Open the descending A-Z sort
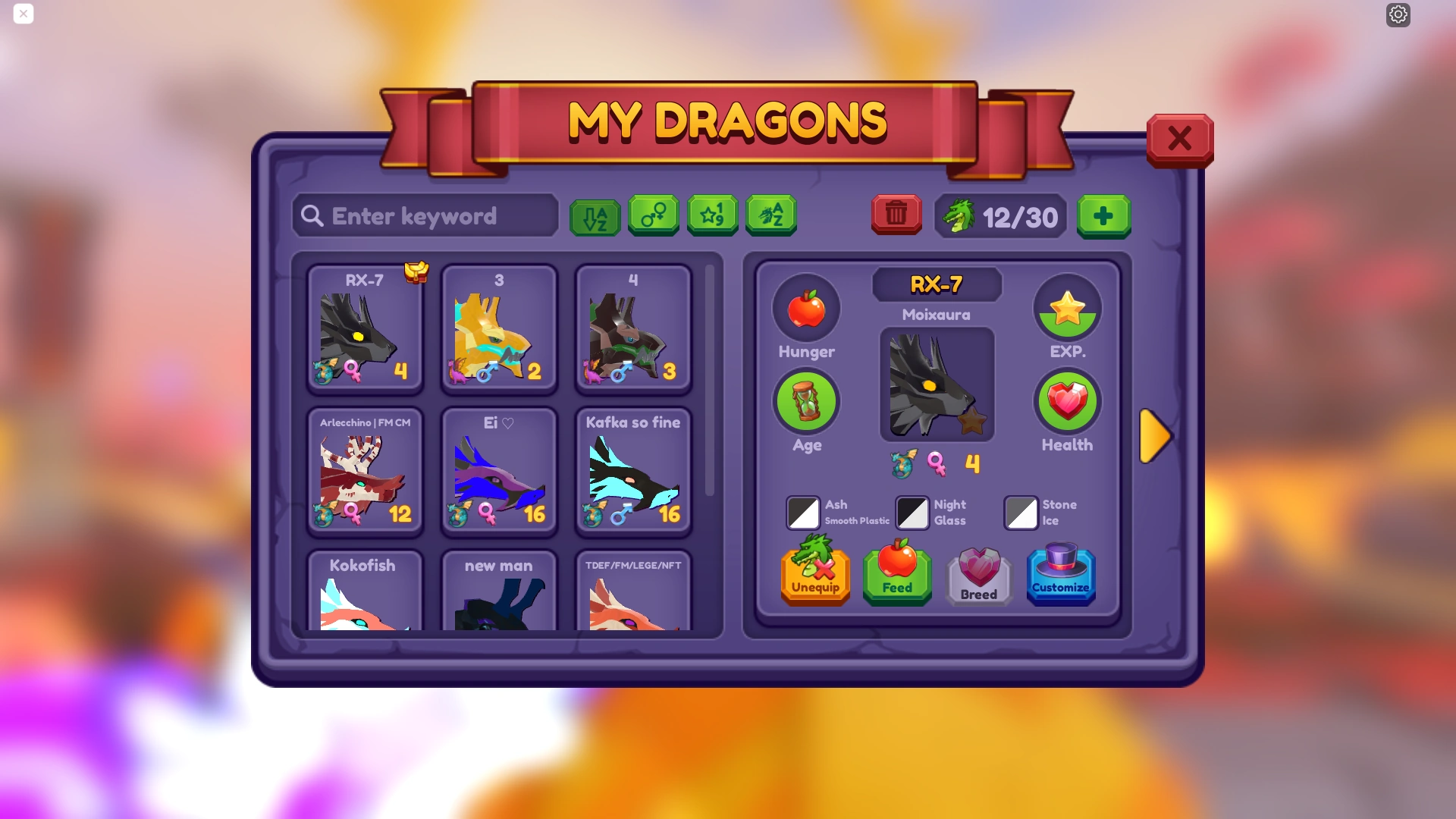The width and height of the screenshot is (1456, 819). click(x=595, y=215)
